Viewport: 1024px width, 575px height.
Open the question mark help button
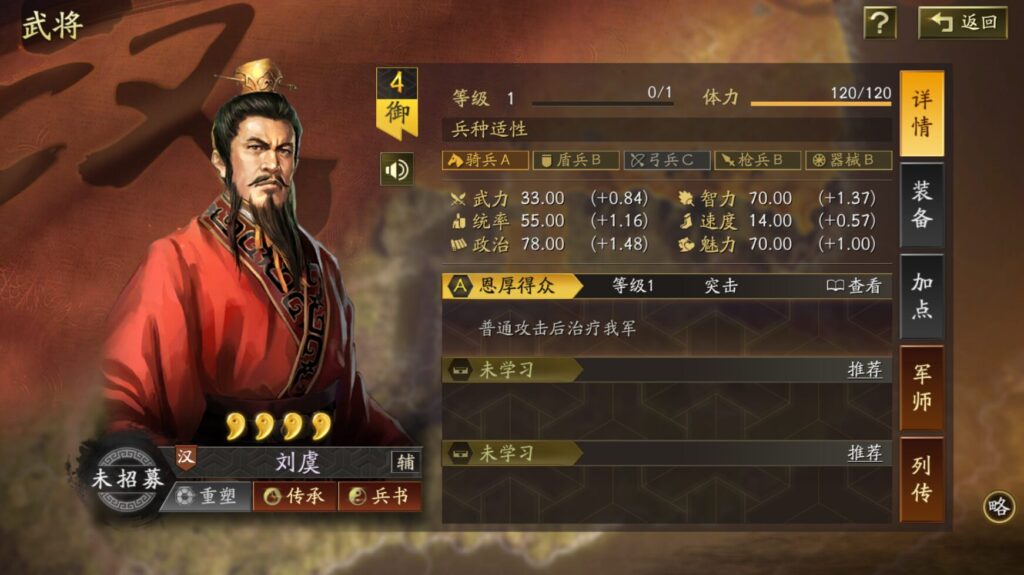tap(880, 22)
